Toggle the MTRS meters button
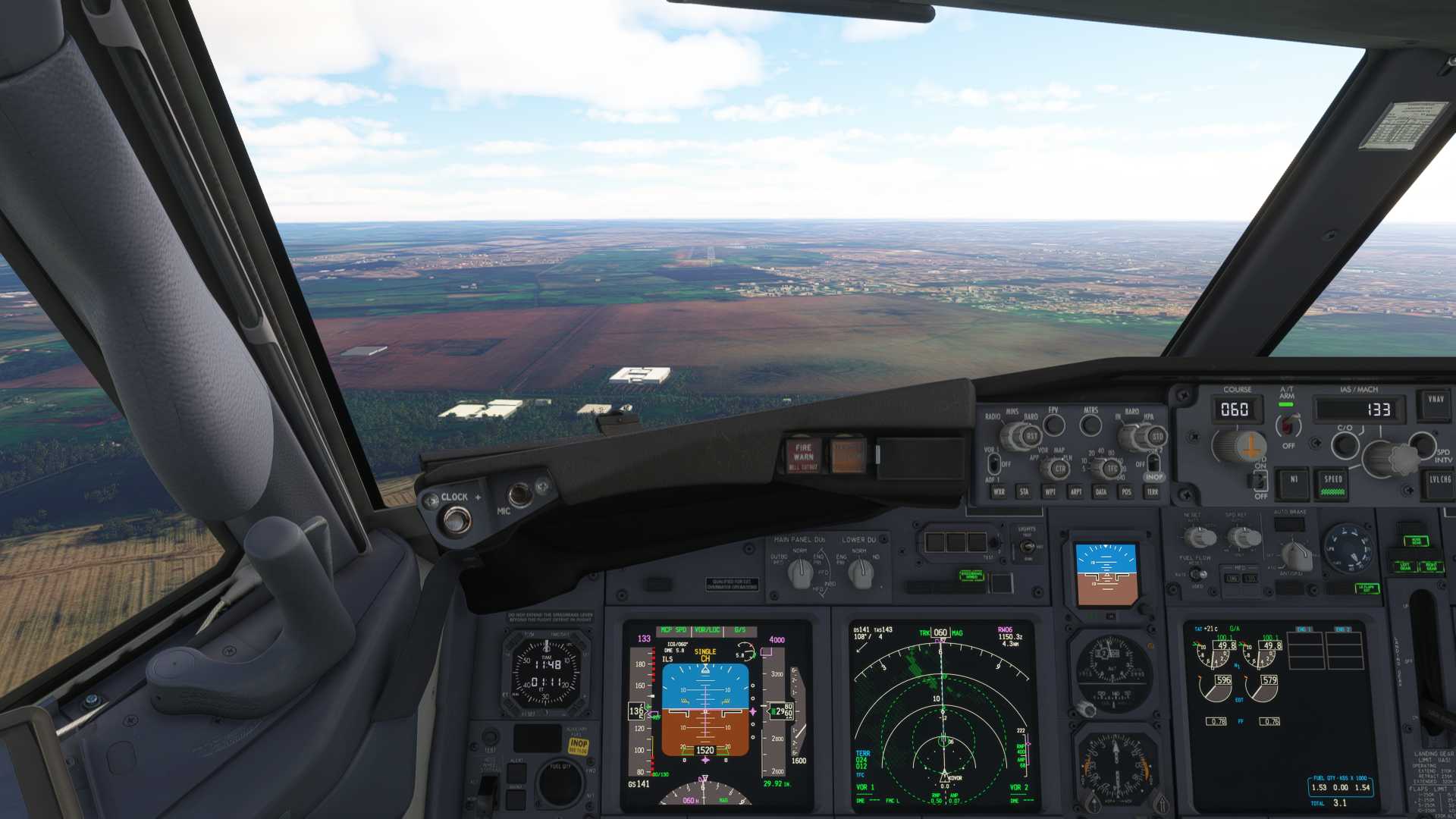Viewport: 1456px width, 819px height. click(1090, 425)
